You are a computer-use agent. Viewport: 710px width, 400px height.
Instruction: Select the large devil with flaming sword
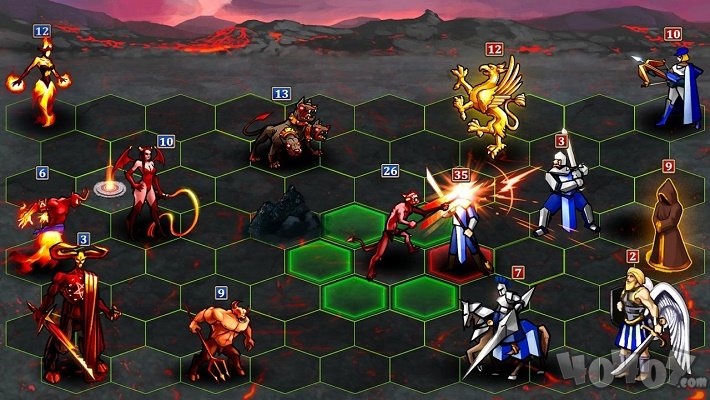click(x=73, y=310)
